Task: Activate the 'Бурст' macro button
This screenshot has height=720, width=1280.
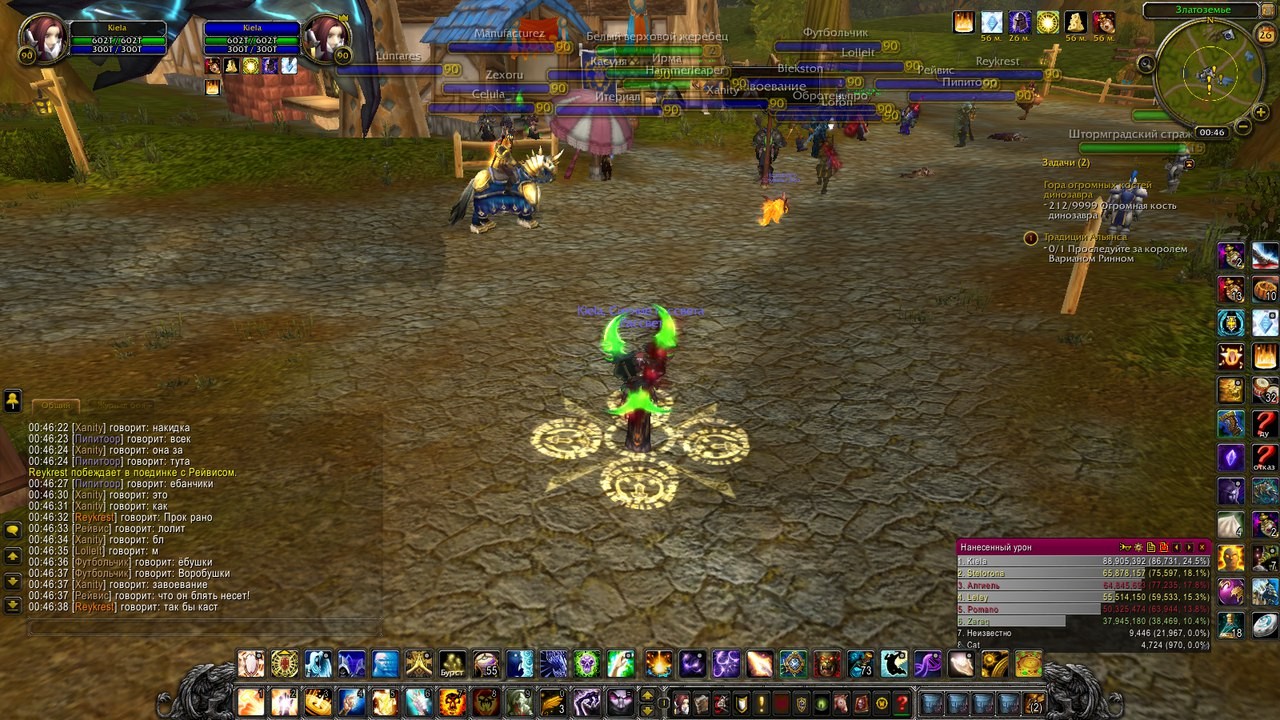Action: [453, 664]
